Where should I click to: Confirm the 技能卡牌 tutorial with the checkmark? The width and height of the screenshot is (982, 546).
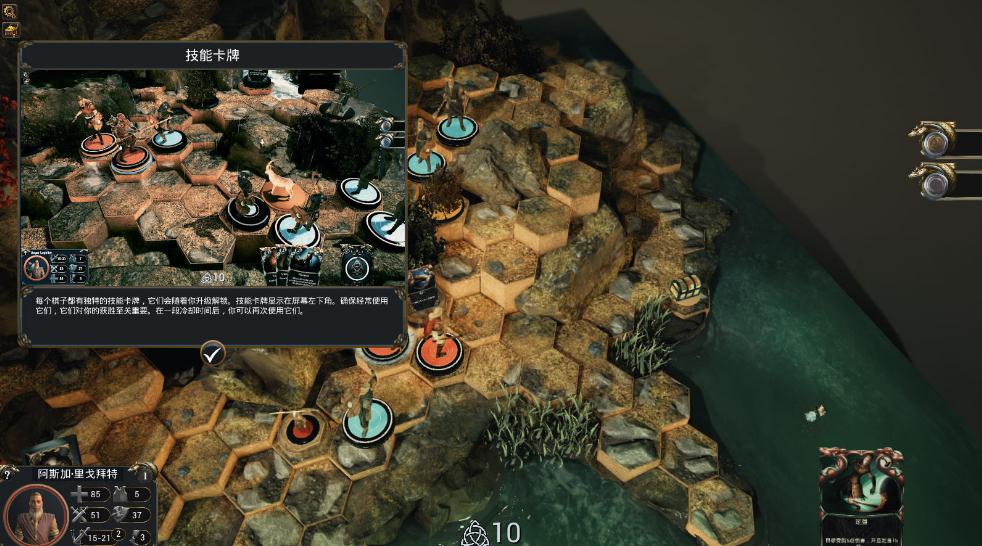[x=212, y=353]
